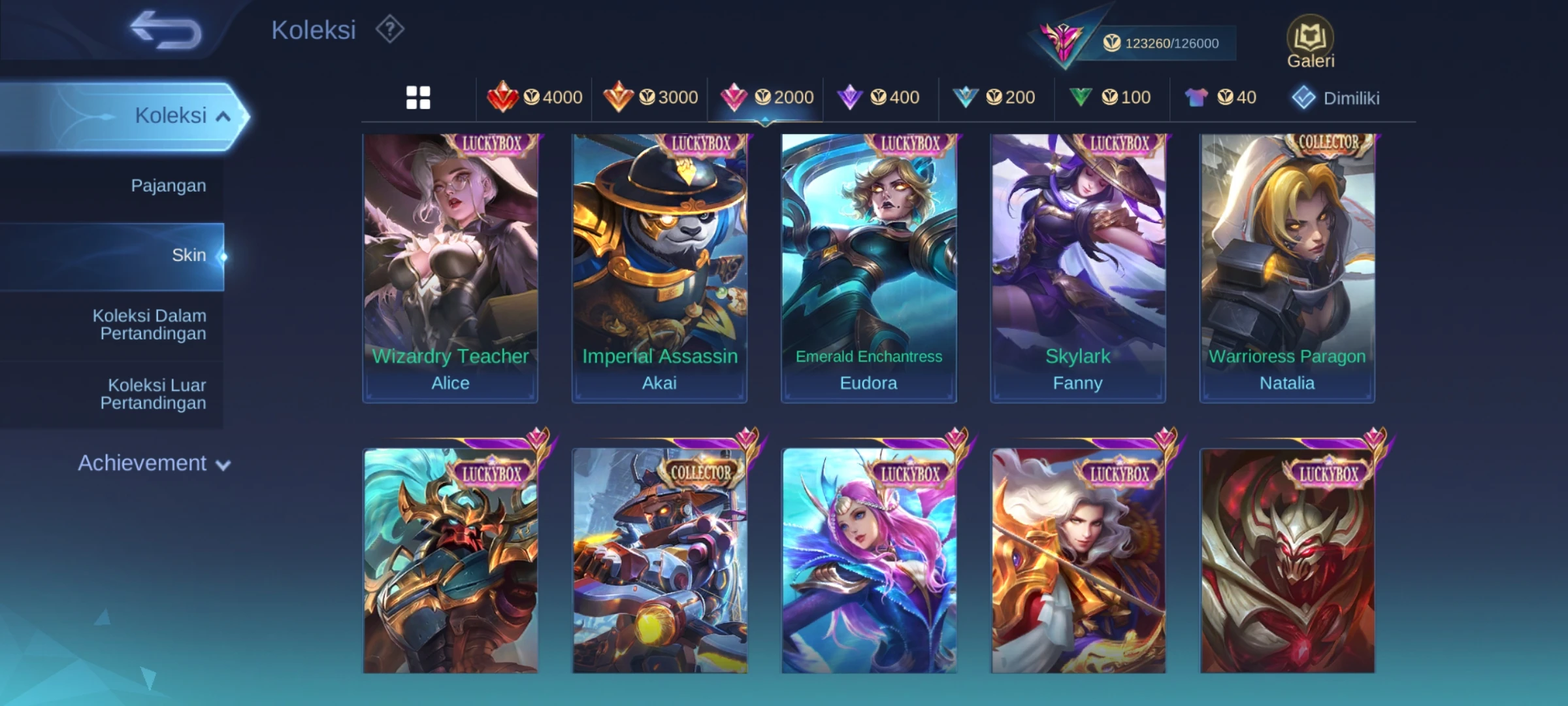Viewport: 1568px width, 706px height.
Task: Open the Pajangan menu entry
Action: click(x=168, y=186)
